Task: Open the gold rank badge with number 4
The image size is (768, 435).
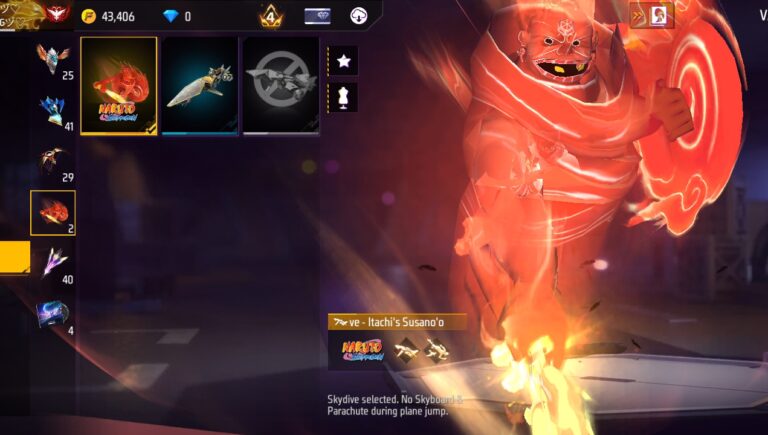Action: (270, 16)
